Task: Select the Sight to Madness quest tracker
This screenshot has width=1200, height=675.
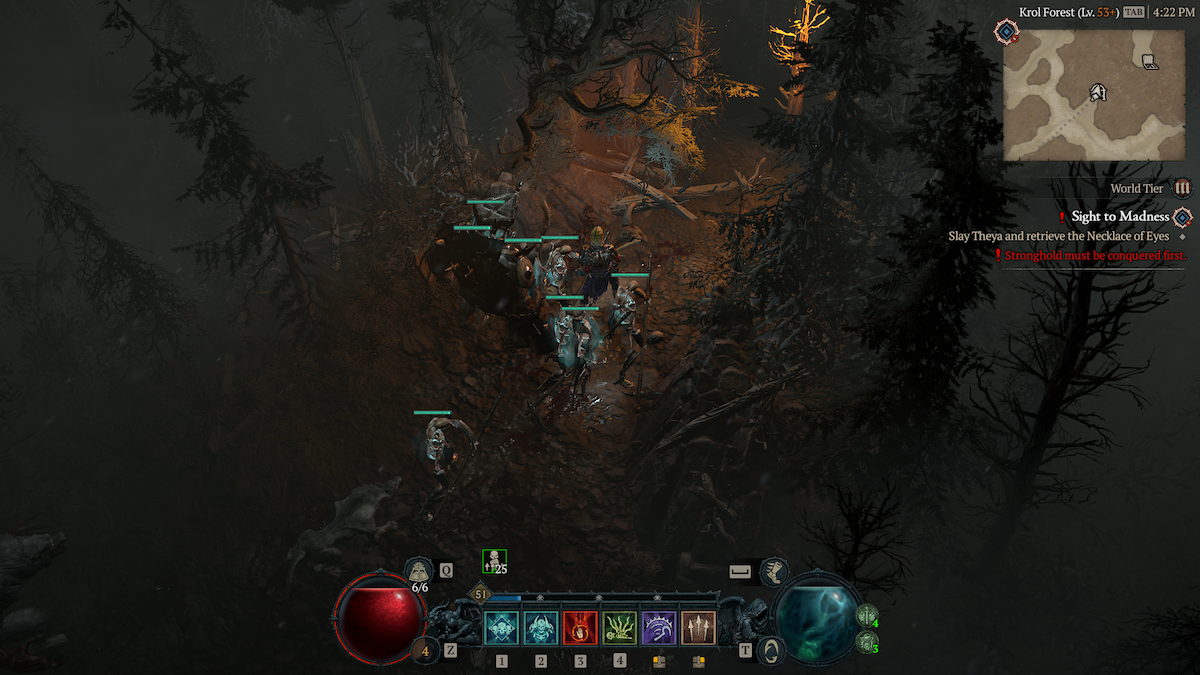Action: point(1120,216)
